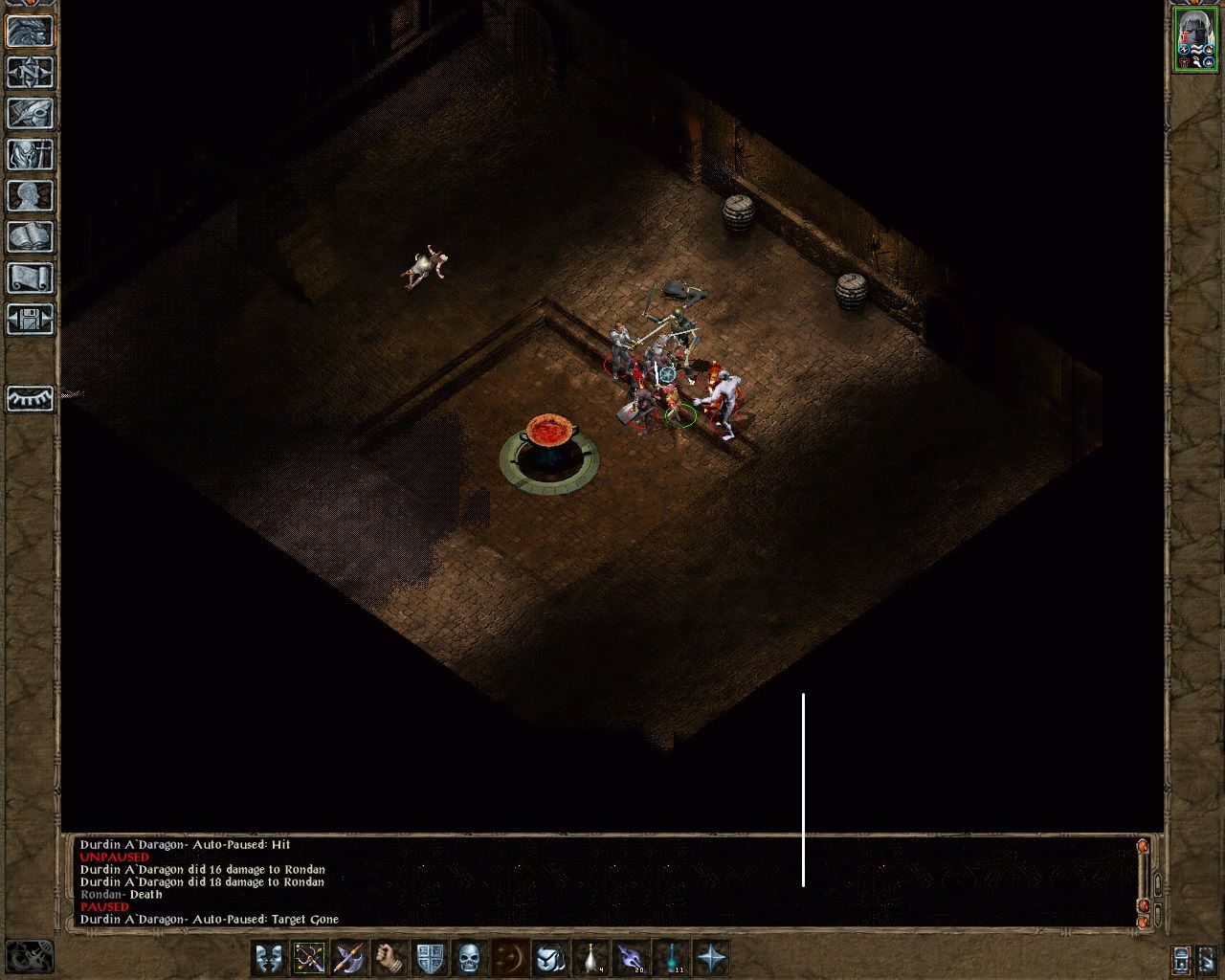This screenshot has height=980, width=1225.
Task: Open the Mage spellbook icon
Action: point(30,236)
